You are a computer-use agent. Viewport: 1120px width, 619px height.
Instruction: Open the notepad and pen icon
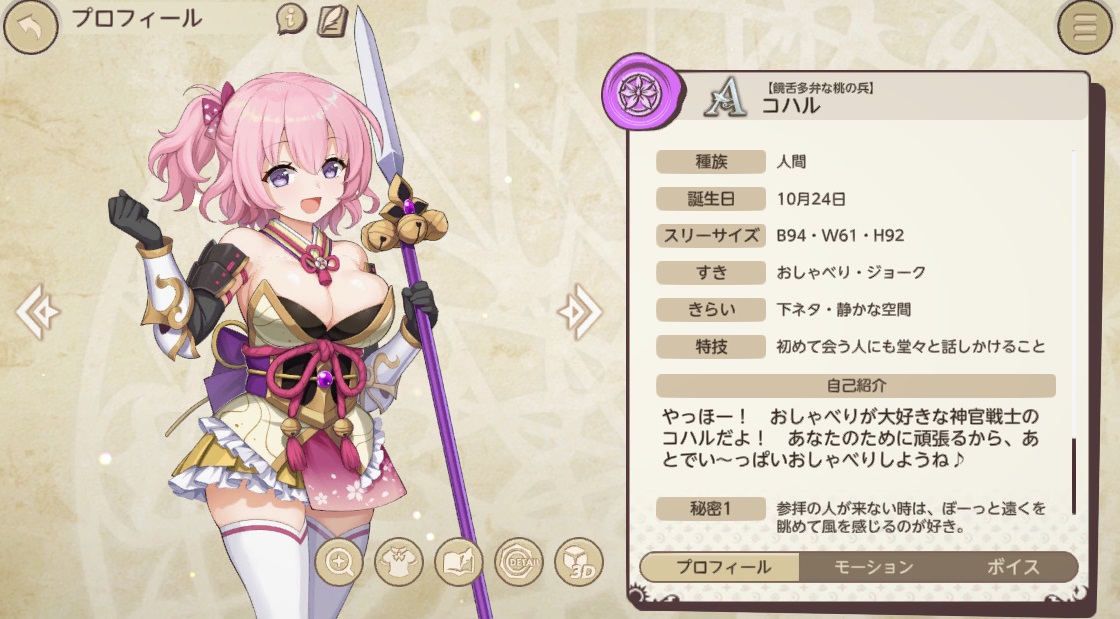pyautogui.click(x=331, y=20)
